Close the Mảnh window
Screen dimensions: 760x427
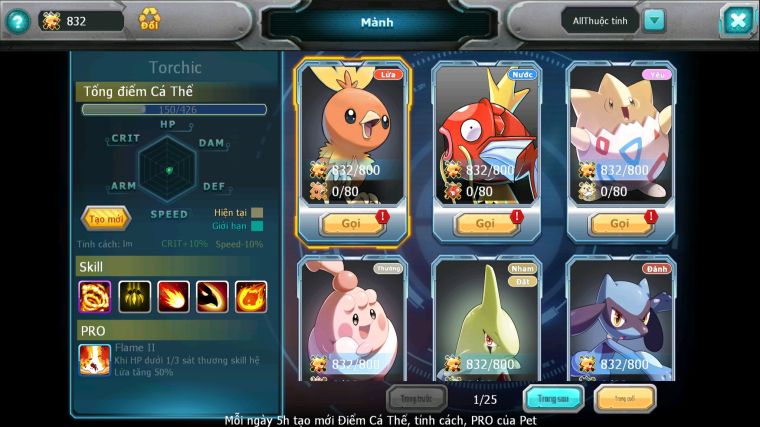point(736,20)
